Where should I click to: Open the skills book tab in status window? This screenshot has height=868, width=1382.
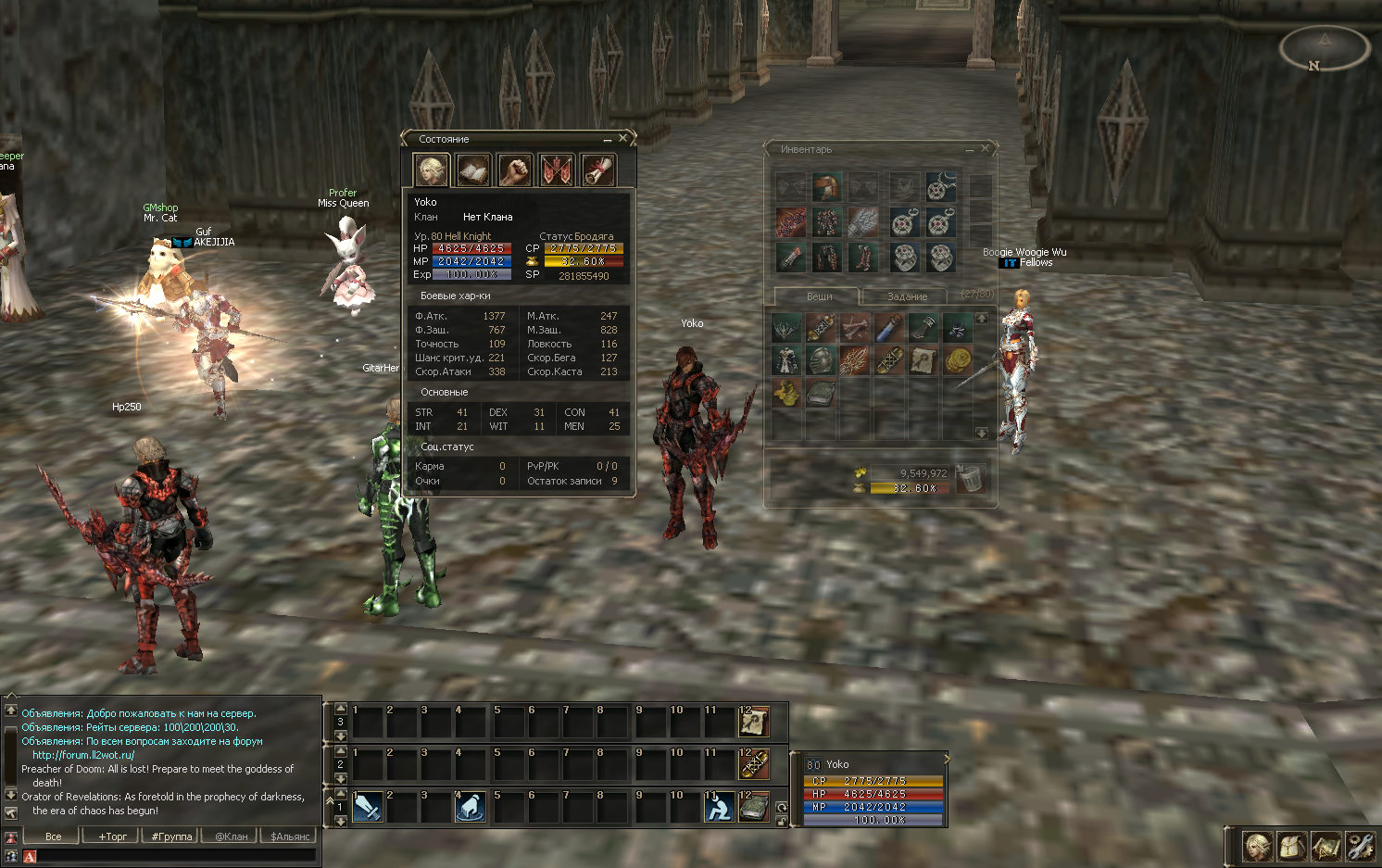point(473,170)
